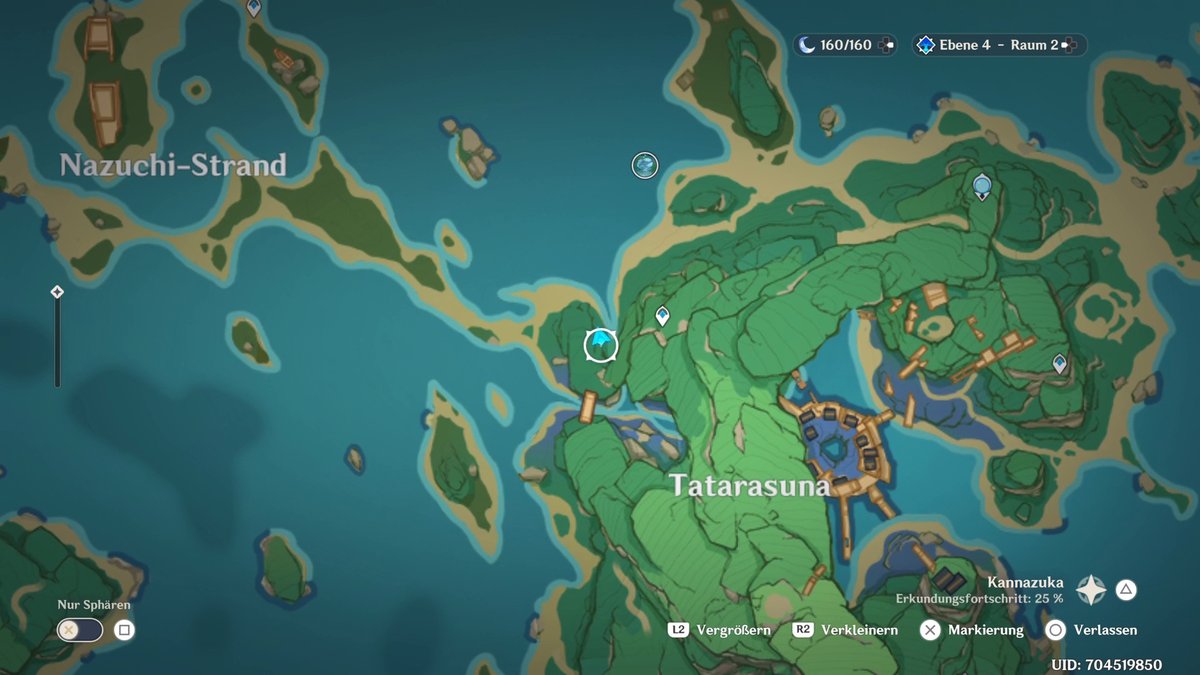The width and height of the screenshot is (1200, 675).
Task: Select the Statue of the Seven marker
Action: (x=982, y=185)
